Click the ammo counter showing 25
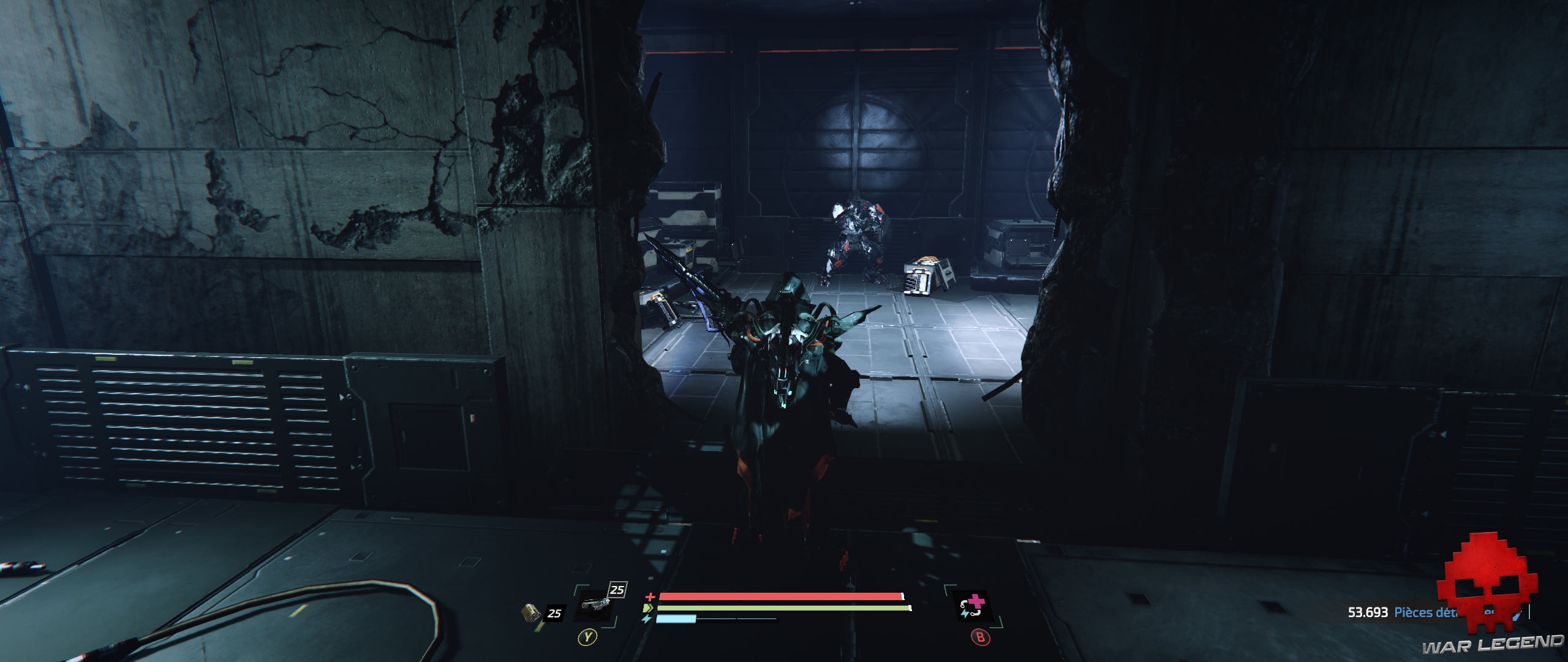Image resolution: width=1568 pixels, height=662 pixels. point(554,614)
